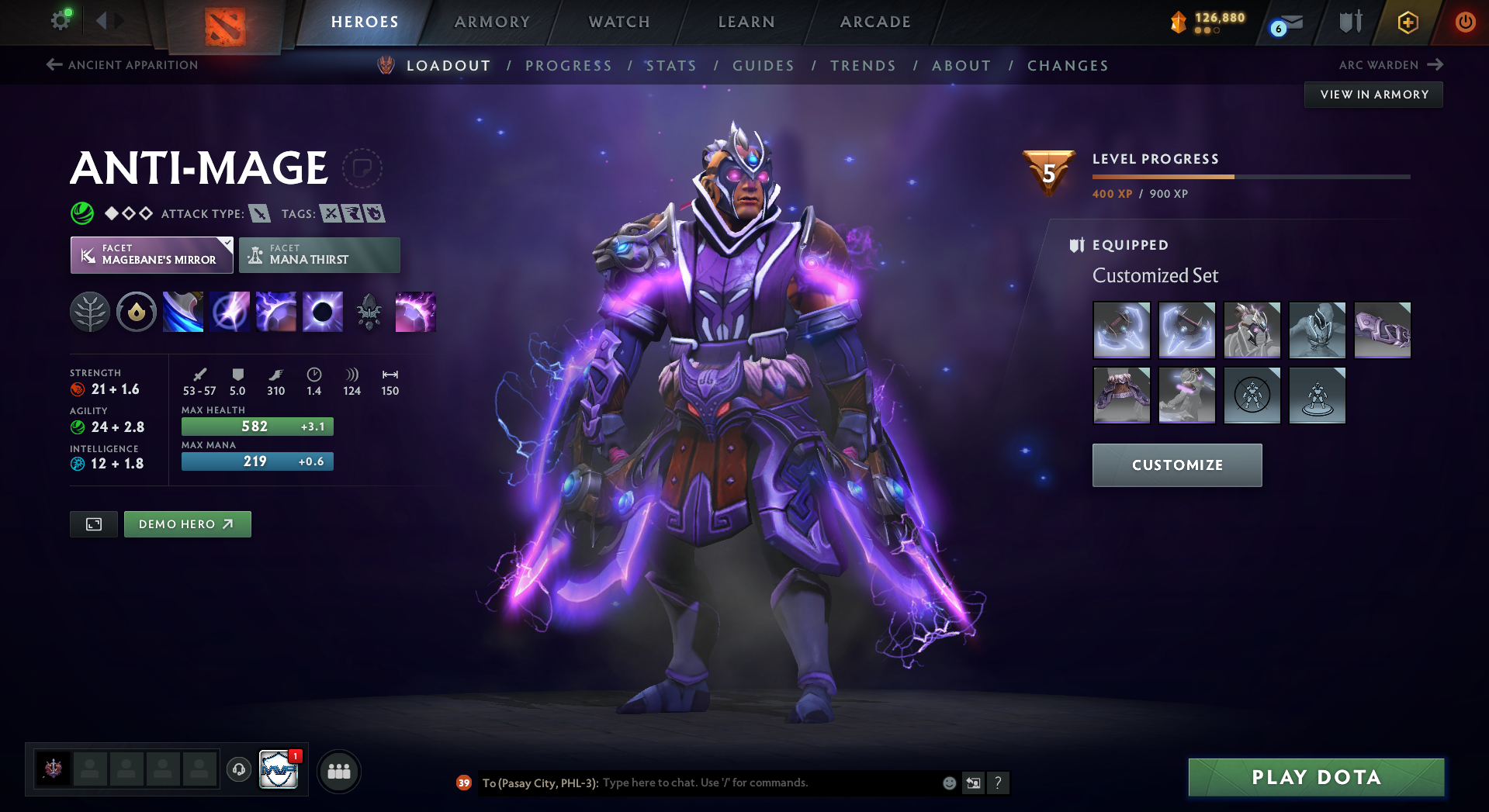Viewport: 1489px width, 812px height.
Task: Go back to Ancient Apparition
Action: [x=123, y=65]
